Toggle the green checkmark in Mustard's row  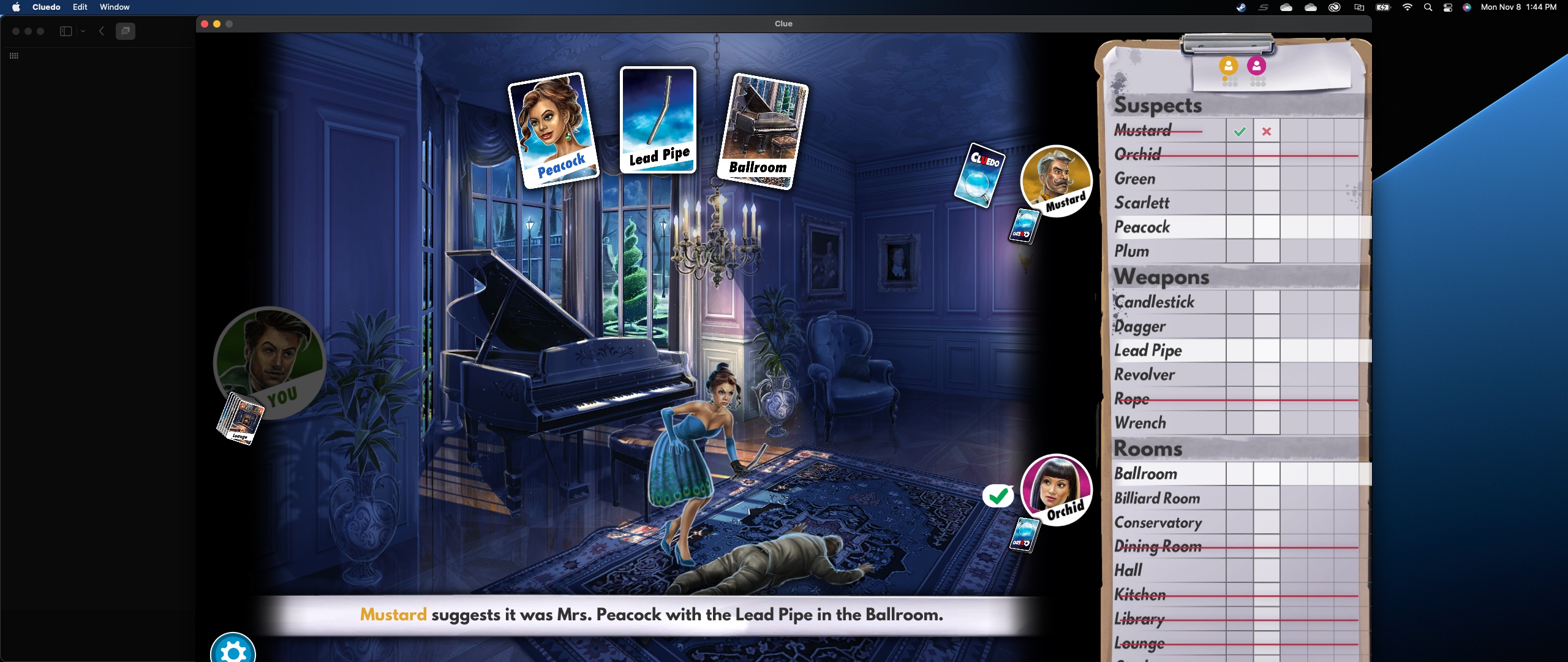tap(1239, 131)
